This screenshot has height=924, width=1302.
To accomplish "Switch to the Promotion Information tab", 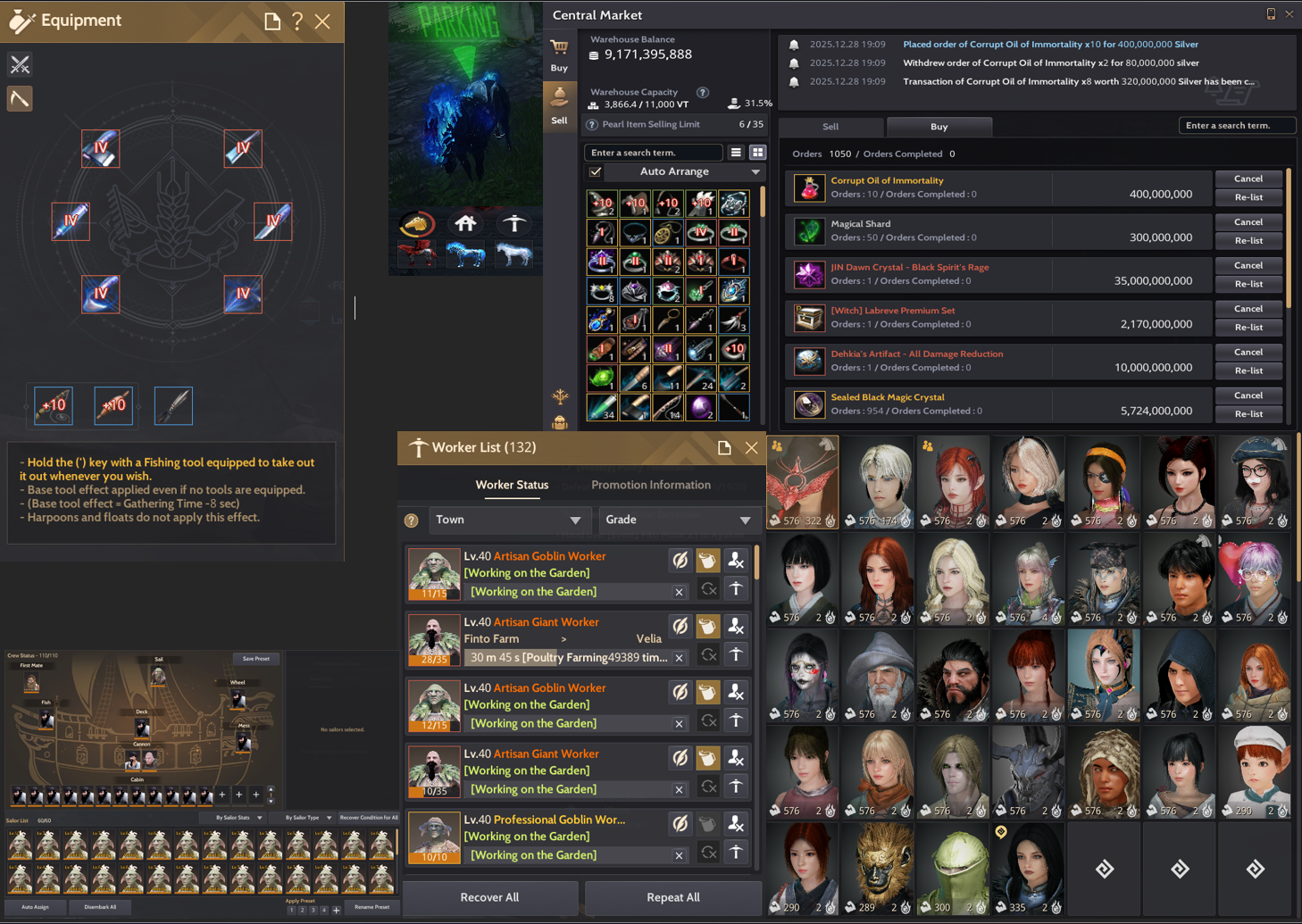I will [x=651, y=485].
